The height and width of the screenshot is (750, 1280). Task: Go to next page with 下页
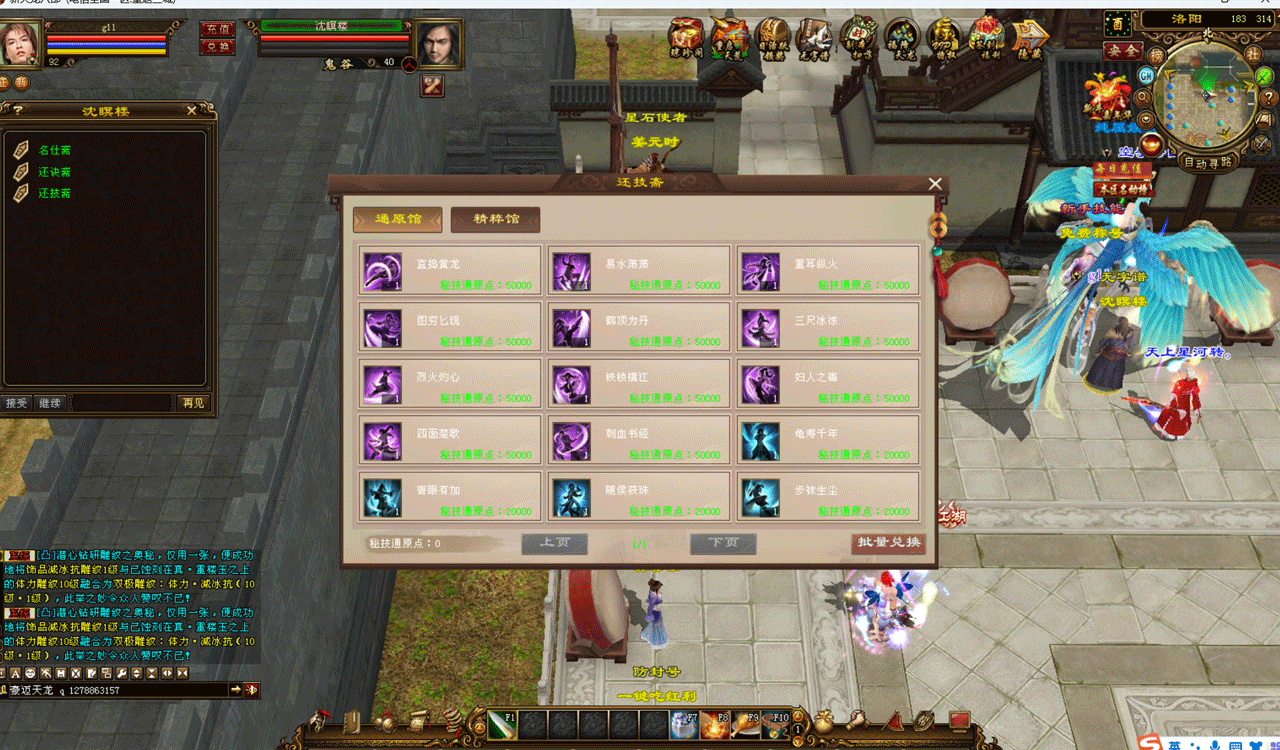pyautogui.click(x=723, y=543)
